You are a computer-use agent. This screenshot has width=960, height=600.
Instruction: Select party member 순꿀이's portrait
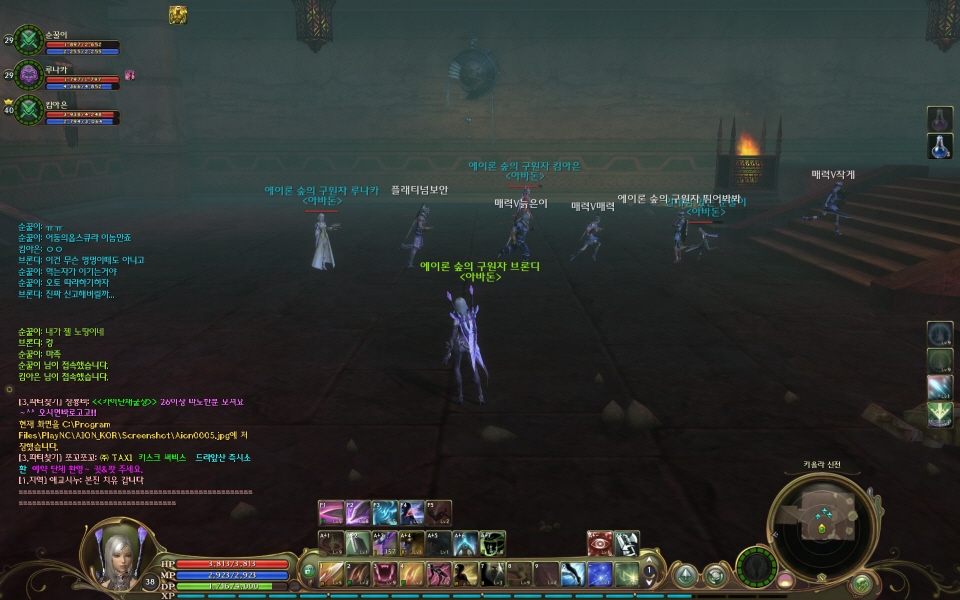(29, 39)
